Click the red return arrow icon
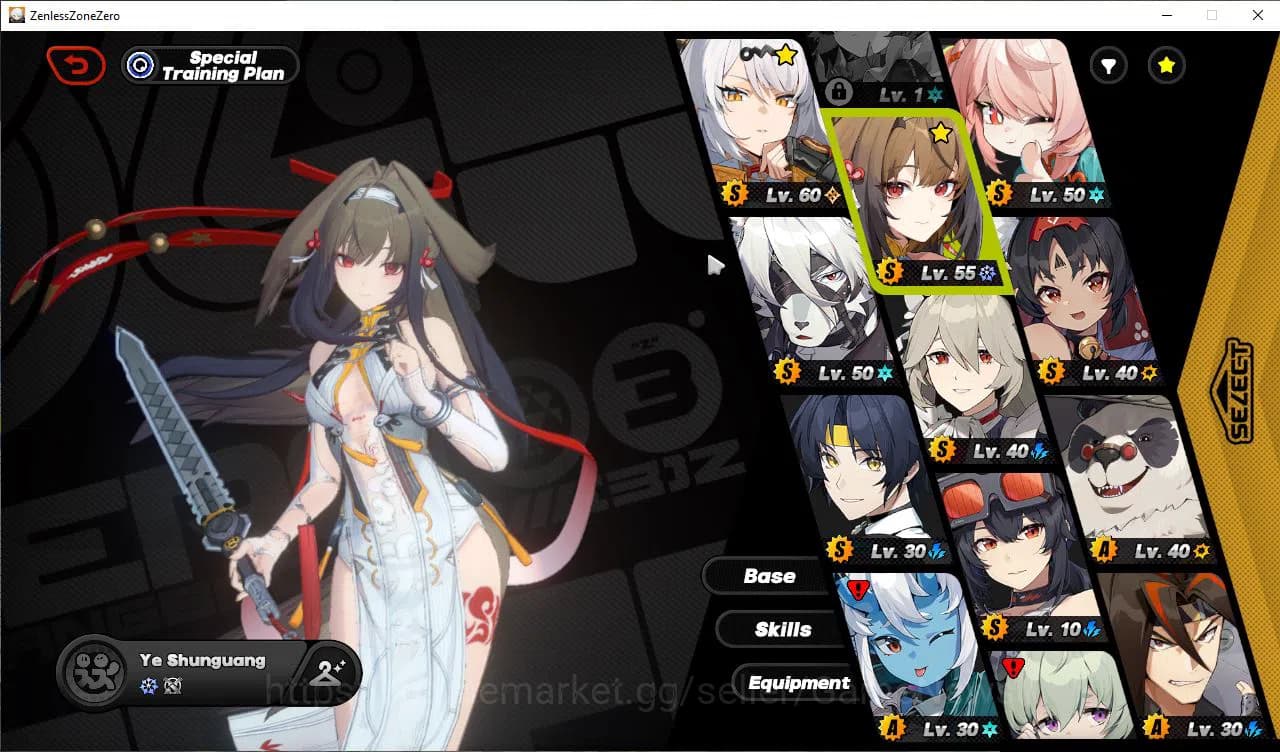 point(76,64)
